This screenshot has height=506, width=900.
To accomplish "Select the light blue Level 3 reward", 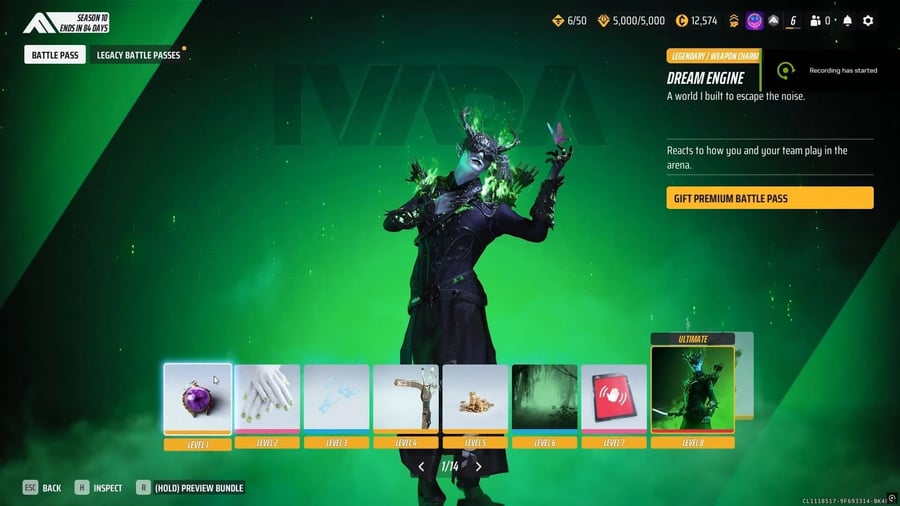I will coord(336,398).
